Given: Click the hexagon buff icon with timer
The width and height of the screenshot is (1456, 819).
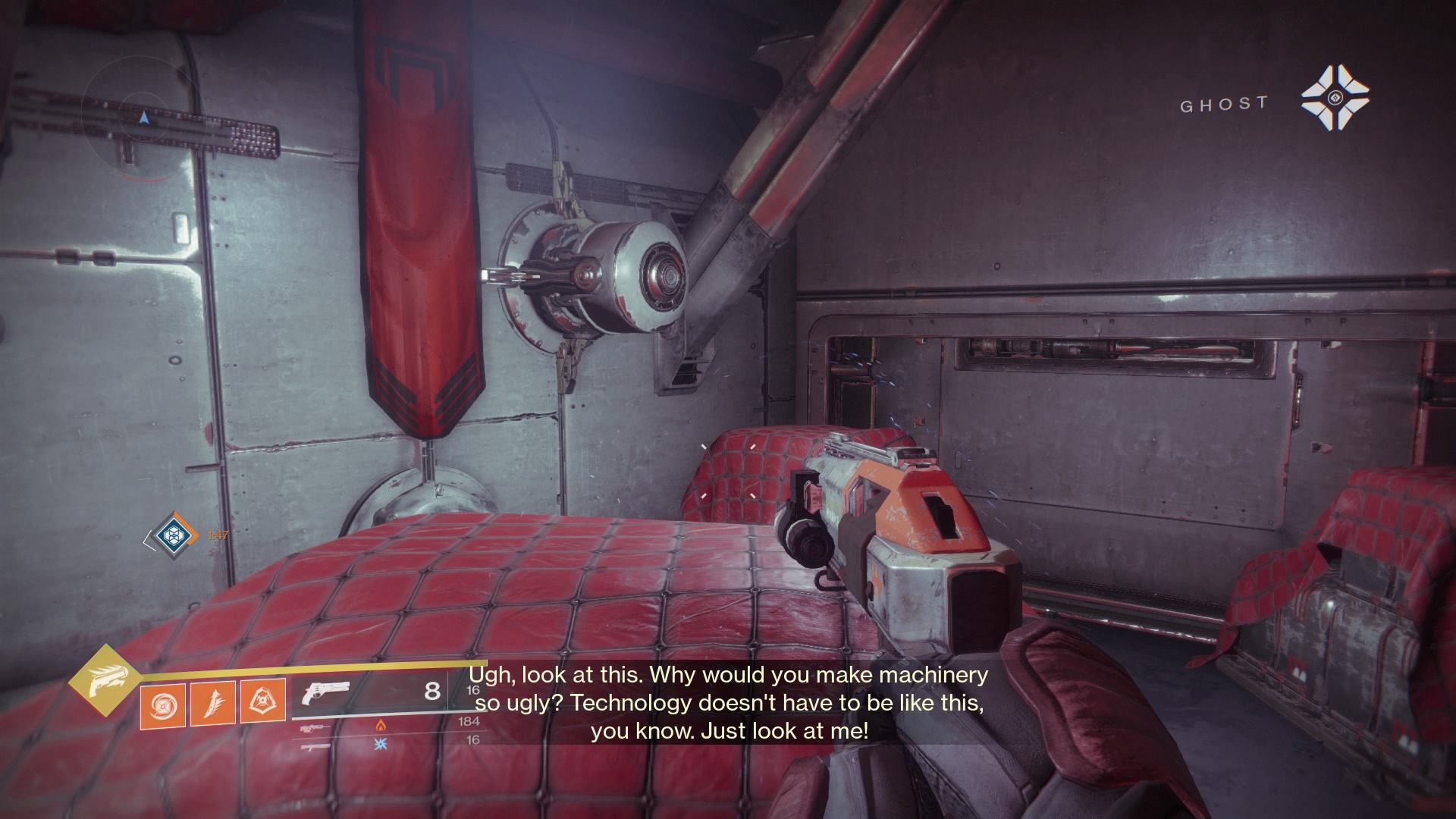Looking at the screenshot, I should (170, 535).
